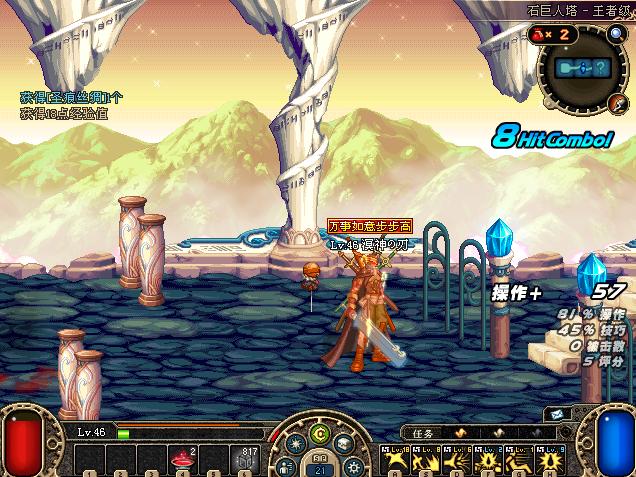Click the magnifying glass map zoom button
This screenshot has width=636, height=477.
tap(616, 34)
